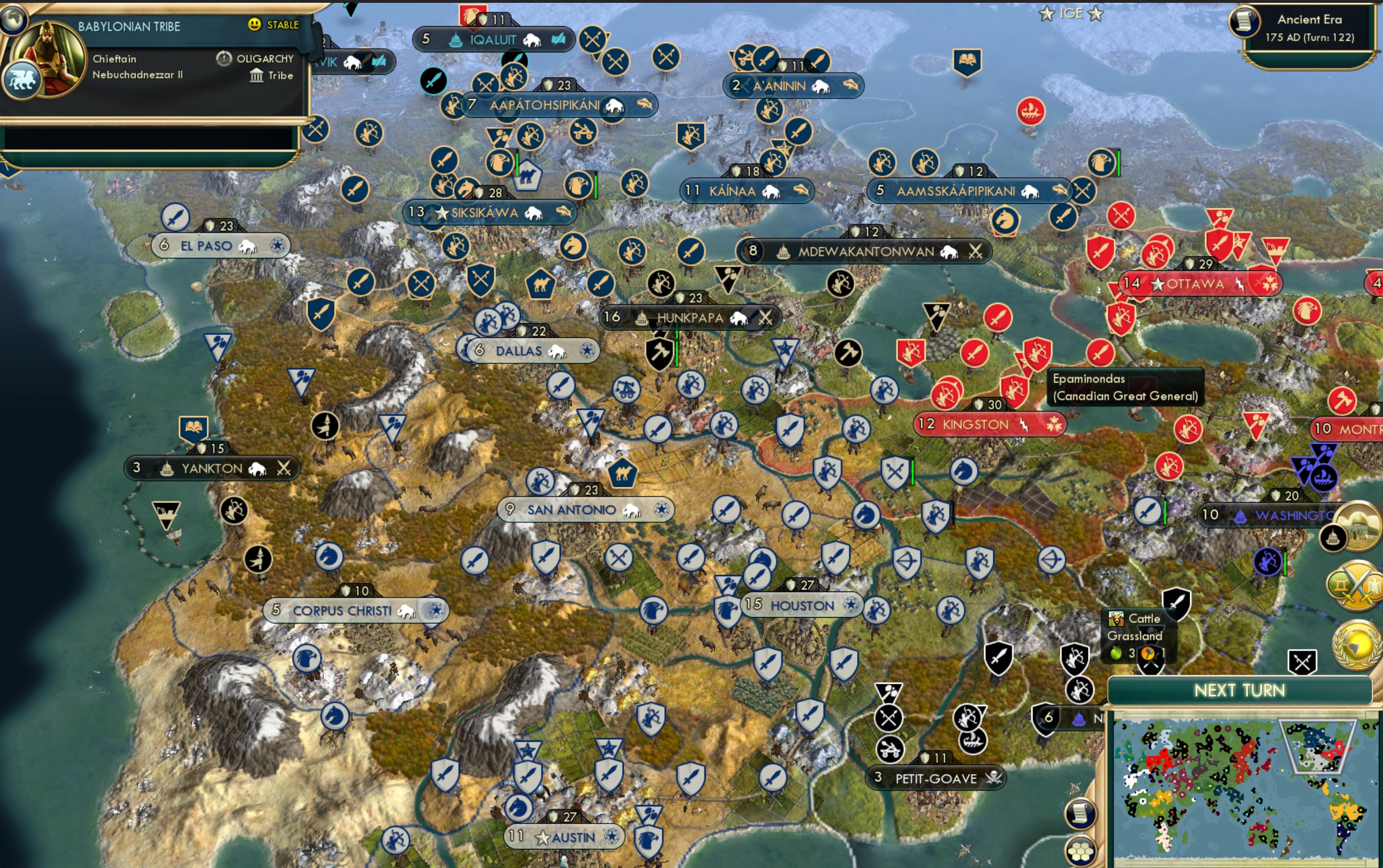The height and width of the screenshot is (868, 1383).
Task: Click the bison icon on Yankton's banner
Action: 258,468
